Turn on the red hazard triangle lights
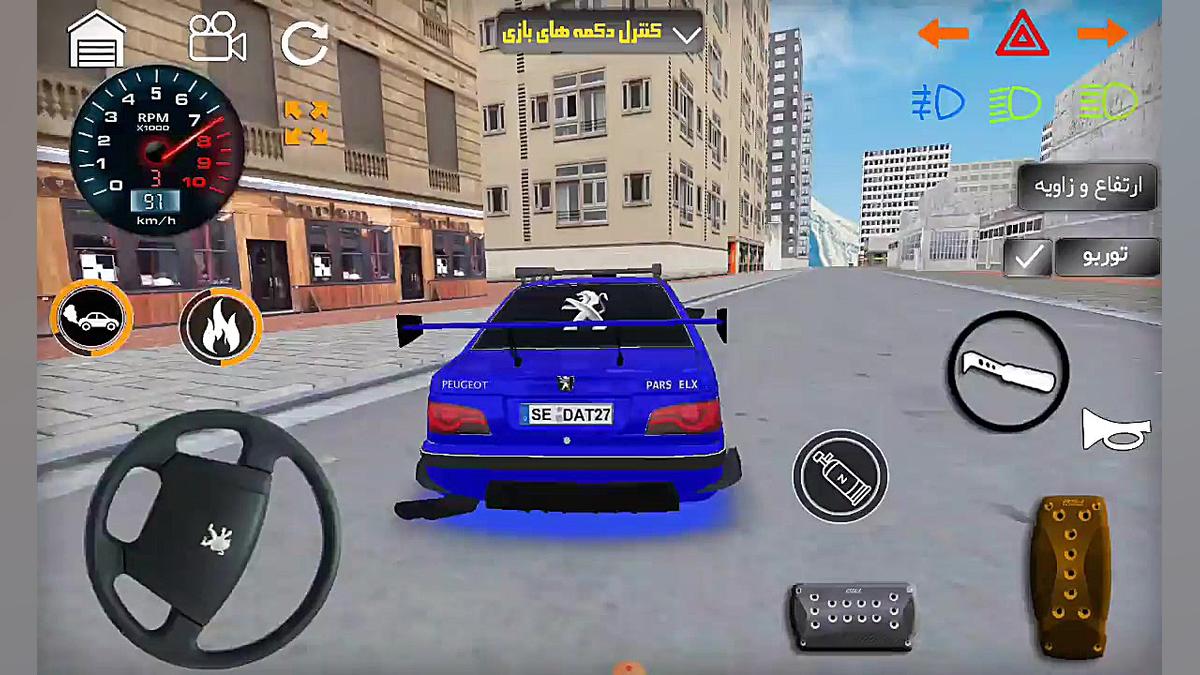The height and width of the screenshot is (675, 1200). [x=1022, y=35]
